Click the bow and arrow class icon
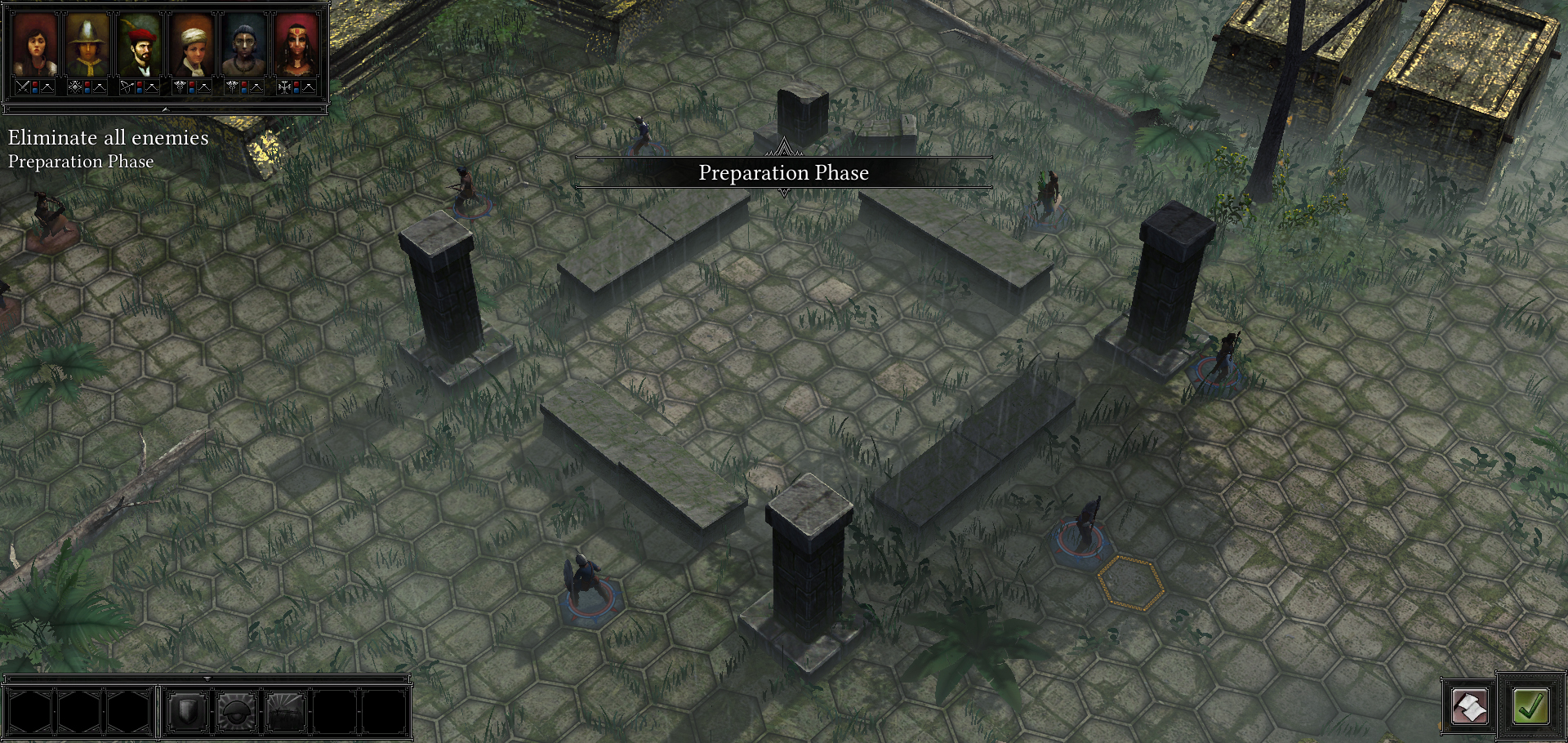 [126, 86]
